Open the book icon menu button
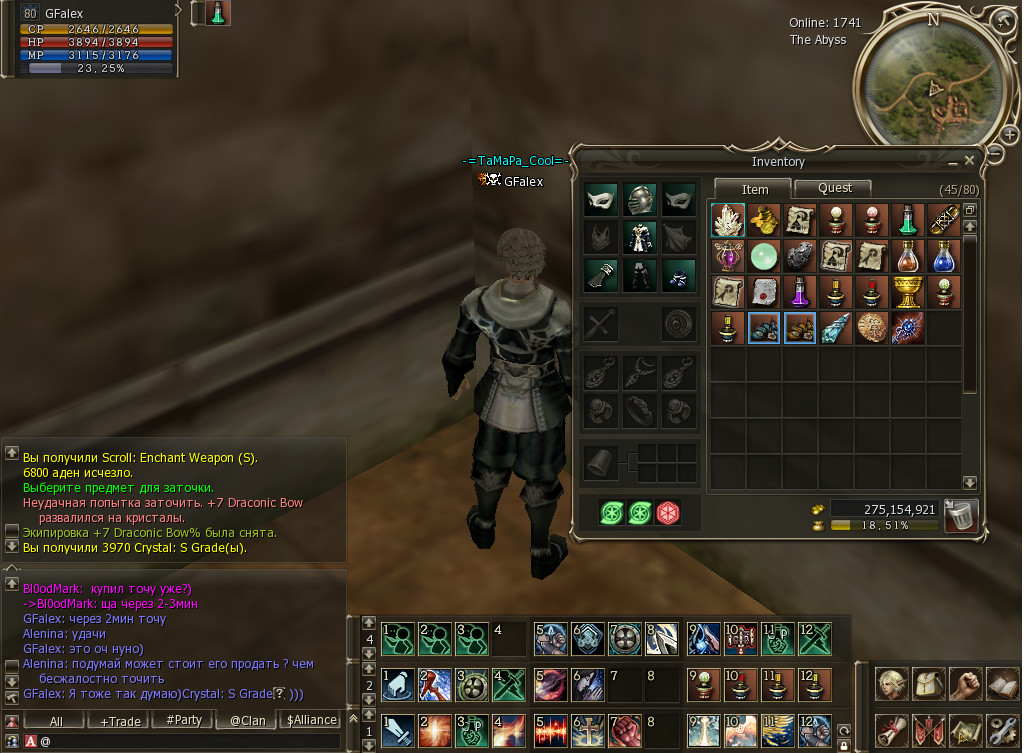 point(999,684)
